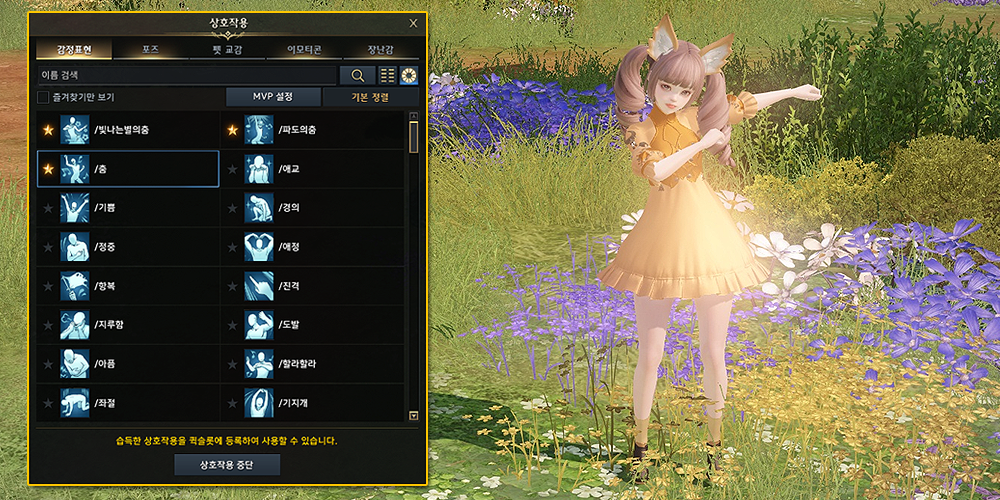The image size is (1000, 500).
Task: Select the /항복 emote row
Action: click(x=128, y=286)
